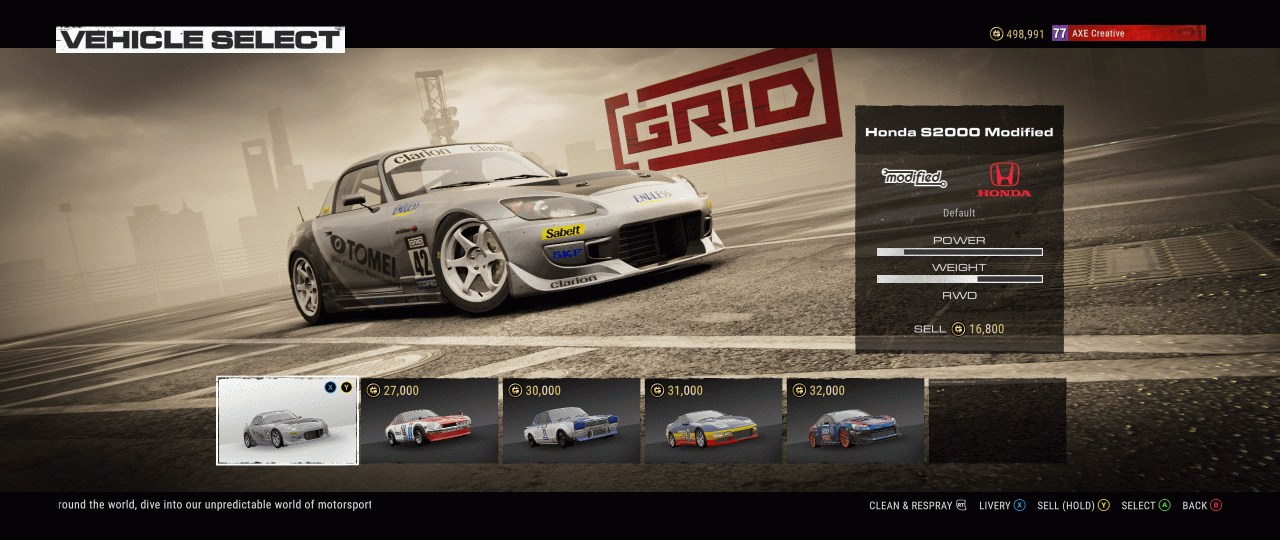Image resolution: width=1280 pixels, height=540 pixels.
Task: Choose the 27,000 credit car tile
Action: tap(429, 421)
